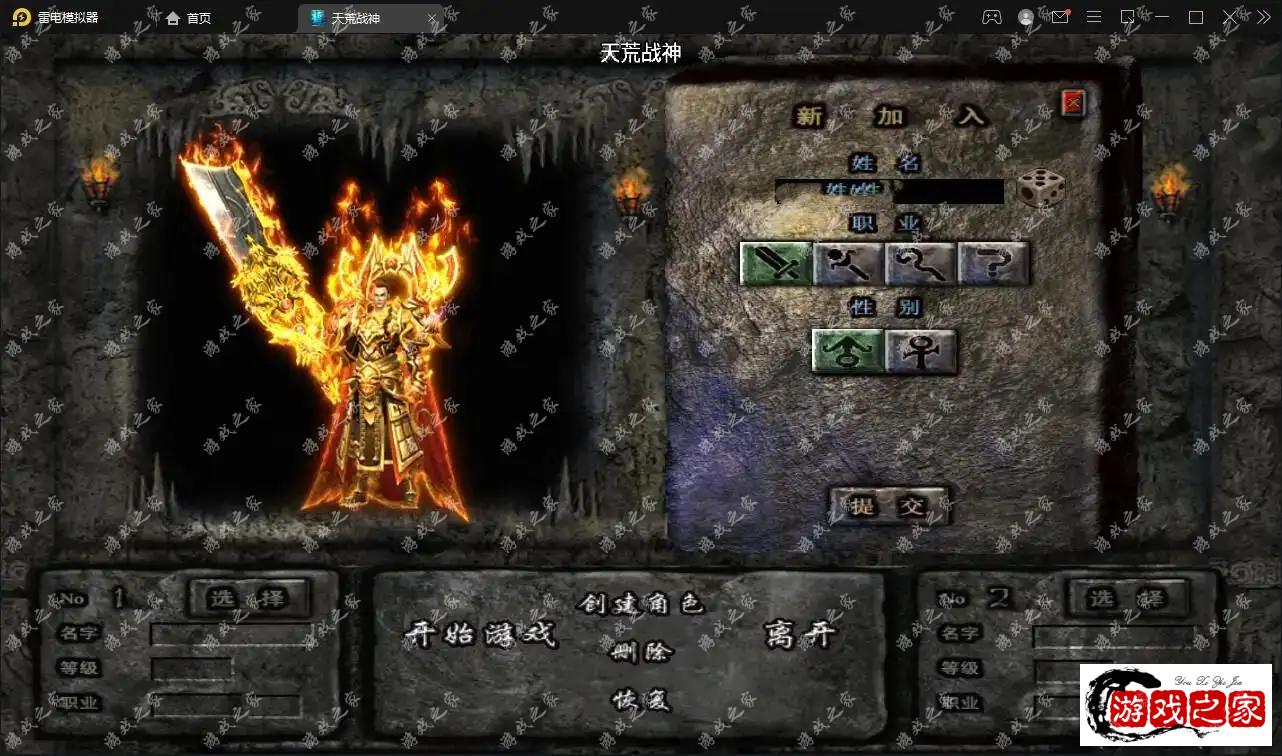Choose the female gender symbol
This screenshot has height=756, width=1282.
[x=920, y=351]
